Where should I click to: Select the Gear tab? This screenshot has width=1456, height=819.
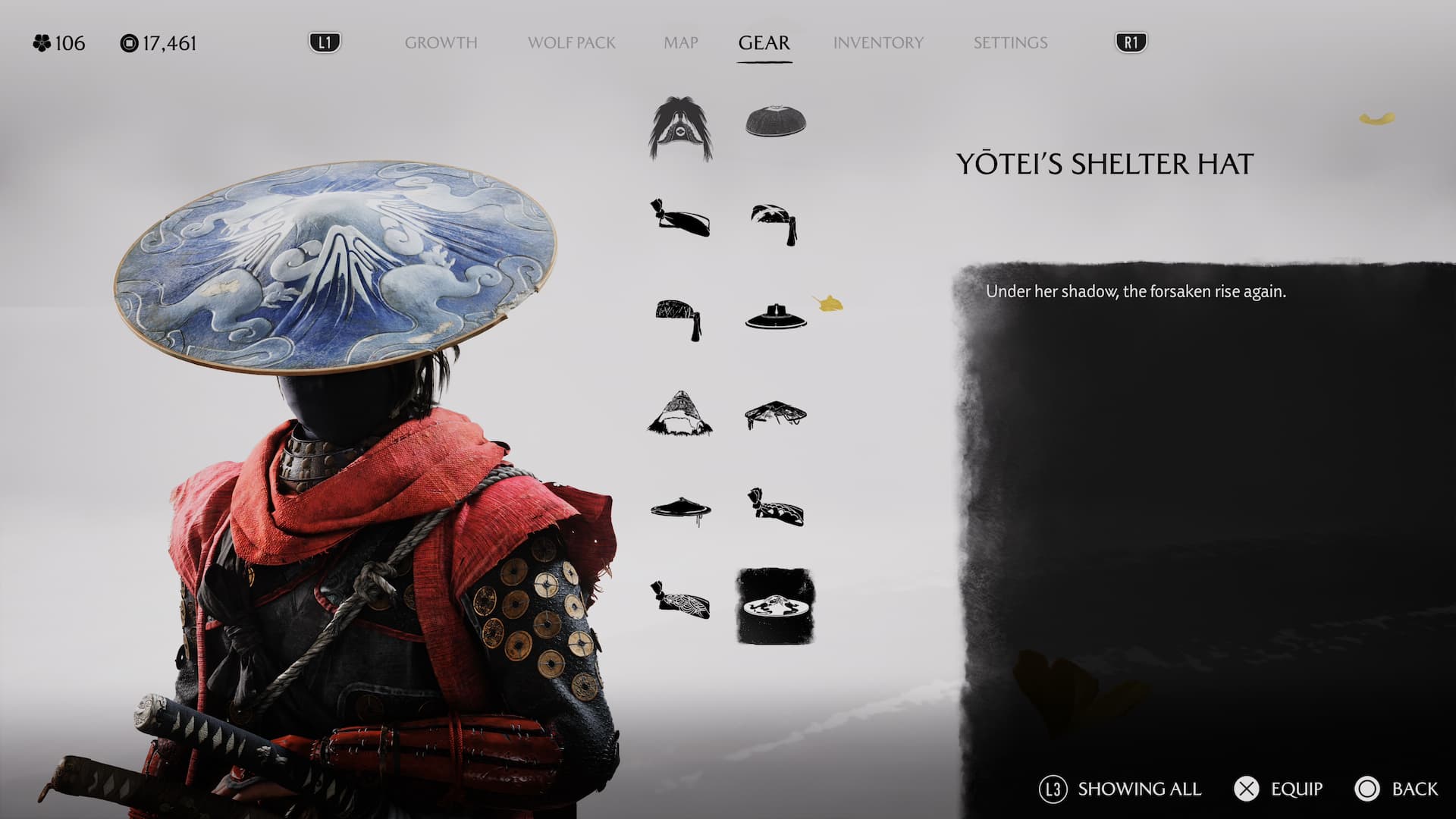click(x=764, y=43)
